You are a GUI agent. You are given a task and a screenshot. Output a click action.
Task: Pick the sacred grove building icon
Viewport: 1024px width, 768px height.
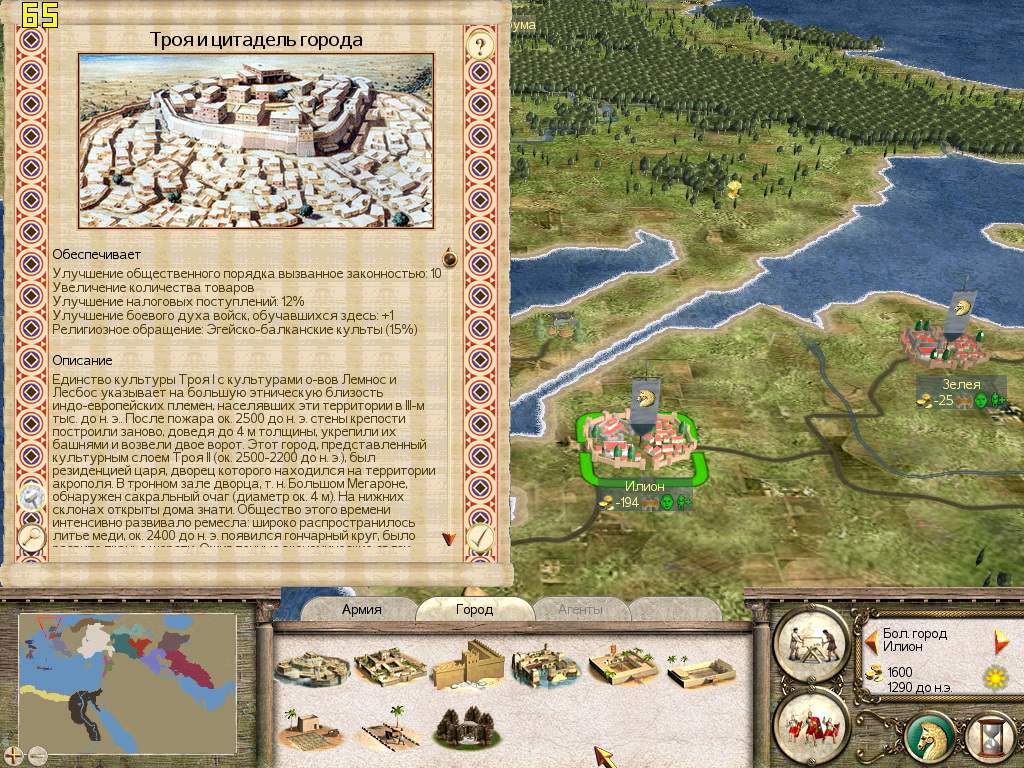coord(464,727)
